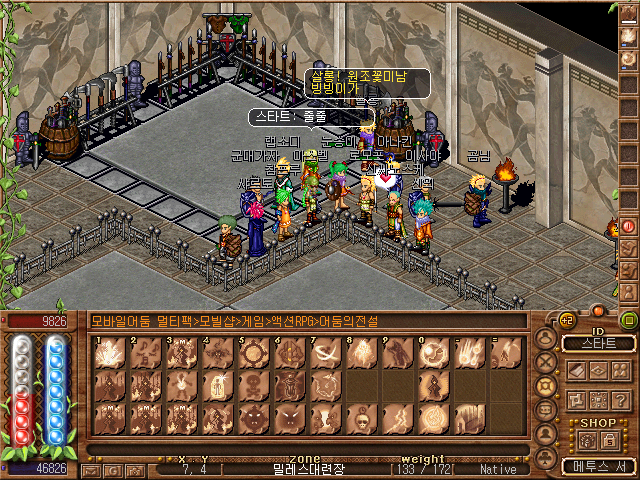Open the SHOP clock icon button
The width and height of the screenshot is (640, 480).
[x=588, y=439]
